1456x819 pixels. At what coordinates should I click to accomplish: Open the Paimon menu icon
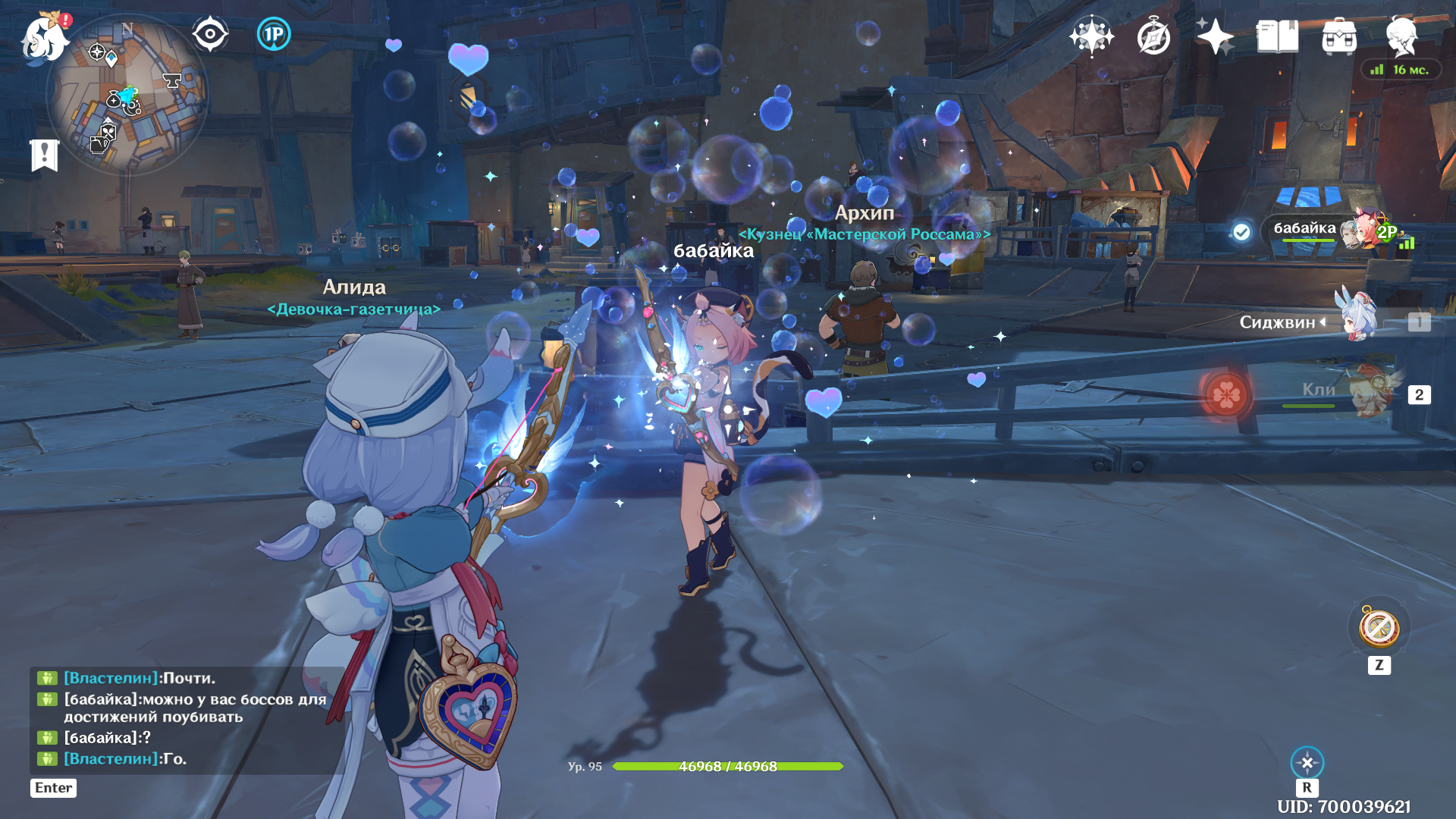pos(44,38)
